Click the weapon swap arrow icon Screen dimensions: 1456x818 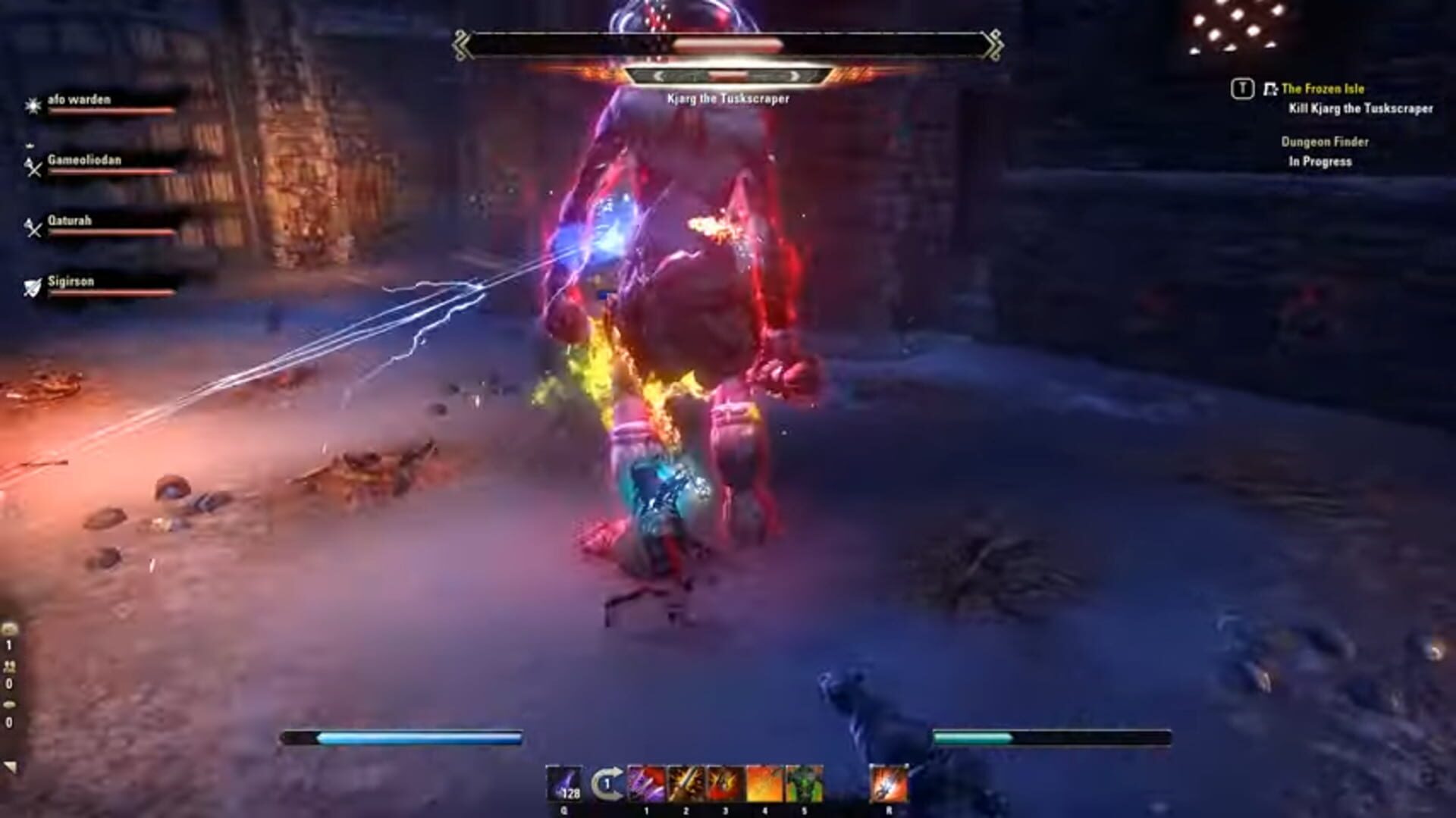pyautogui.click(x=607, y=783)
